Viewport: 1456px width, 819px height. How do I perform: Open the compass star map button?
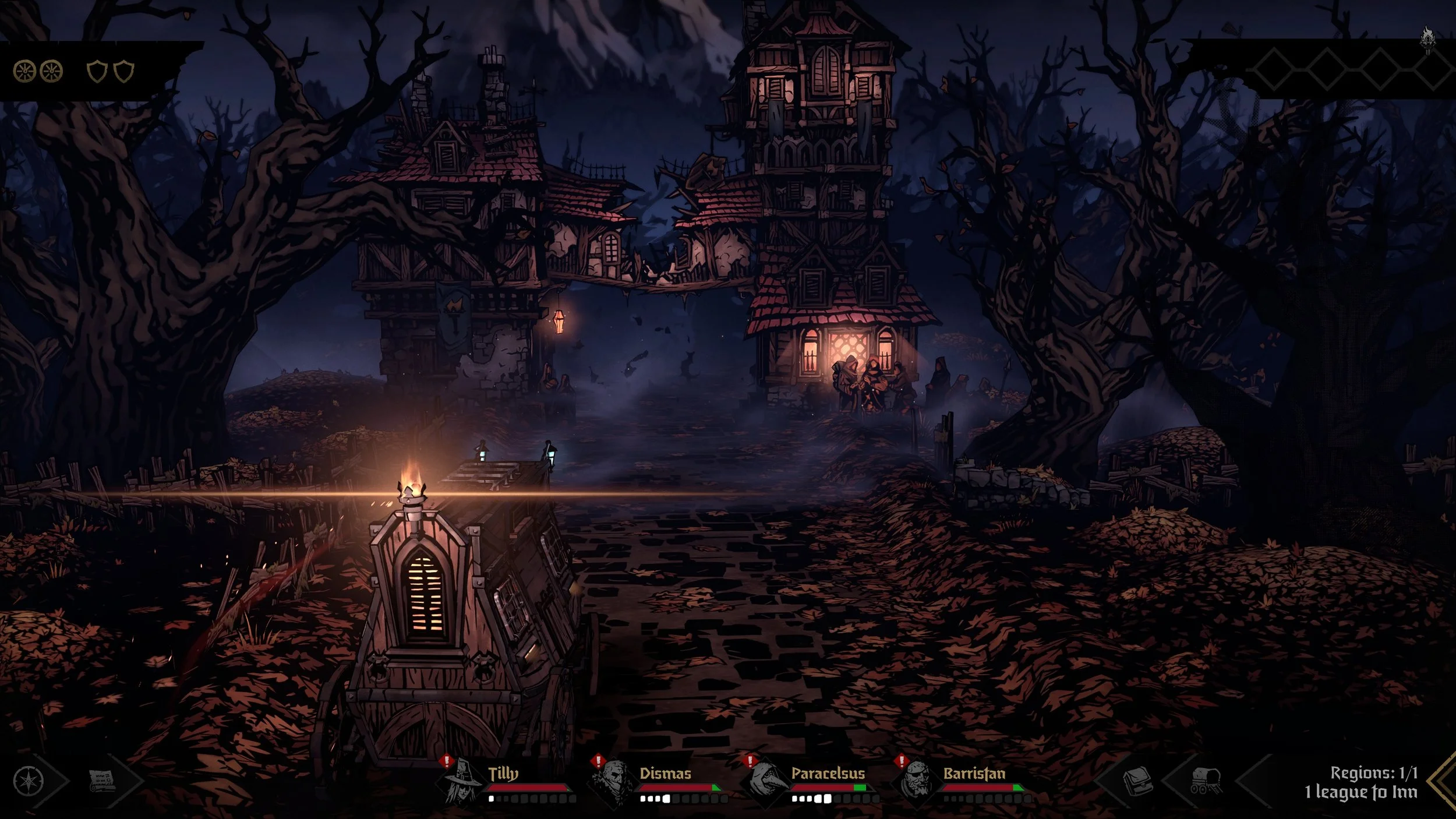pyautogui.click(x=28, y=781)
